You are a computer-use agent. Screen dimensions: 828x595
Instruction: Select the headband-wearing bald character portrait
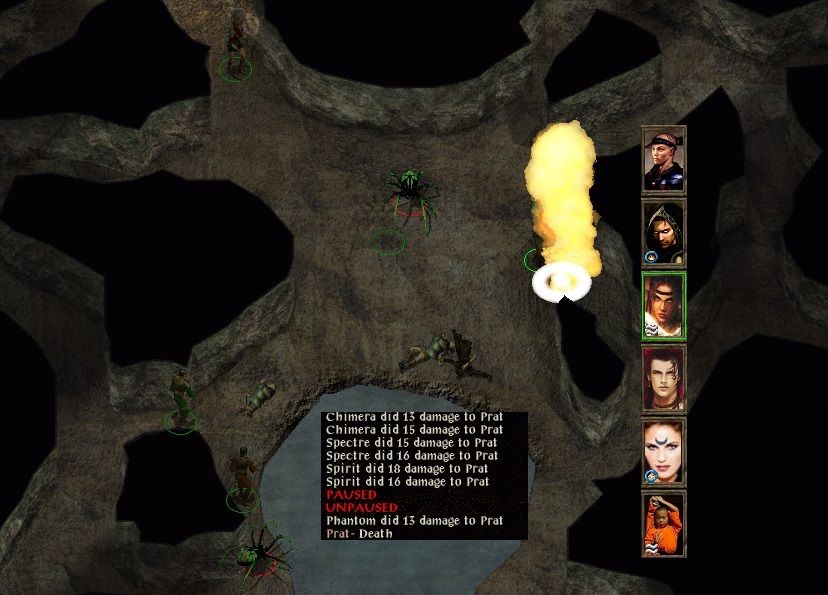[663, 158]
